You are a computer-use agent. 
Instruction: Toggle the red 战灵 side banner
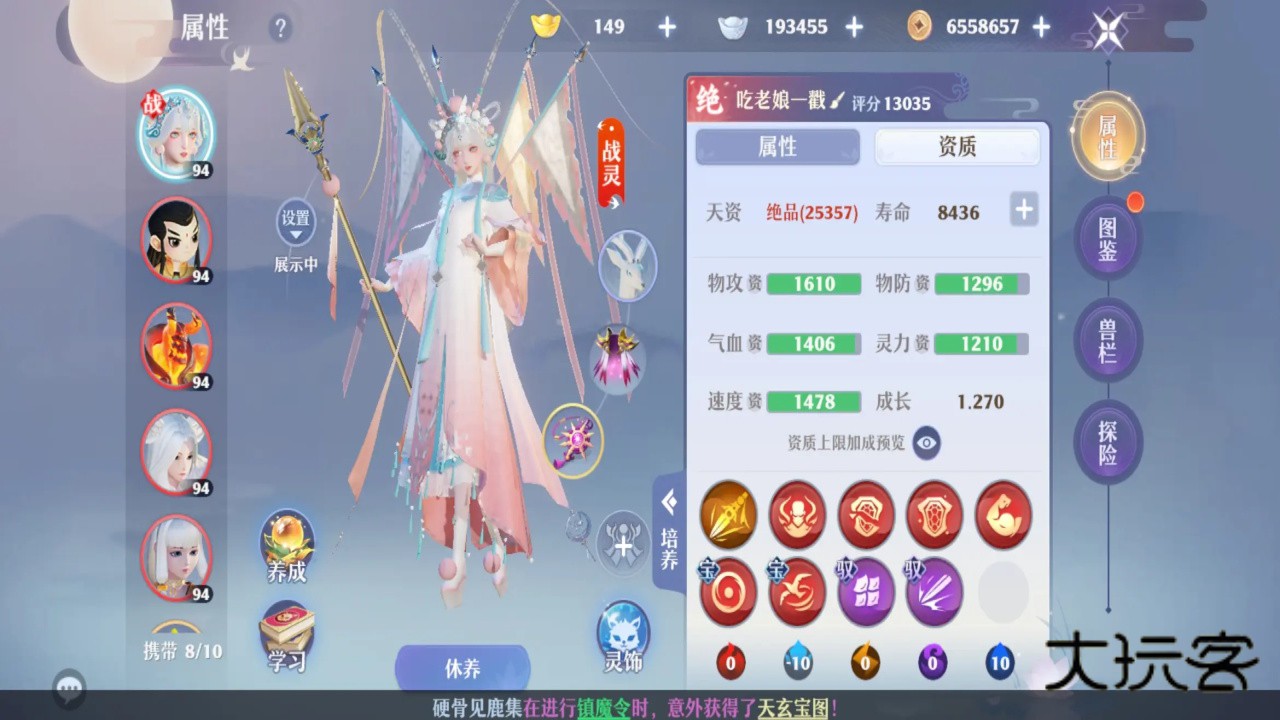[x=611, y=160]
